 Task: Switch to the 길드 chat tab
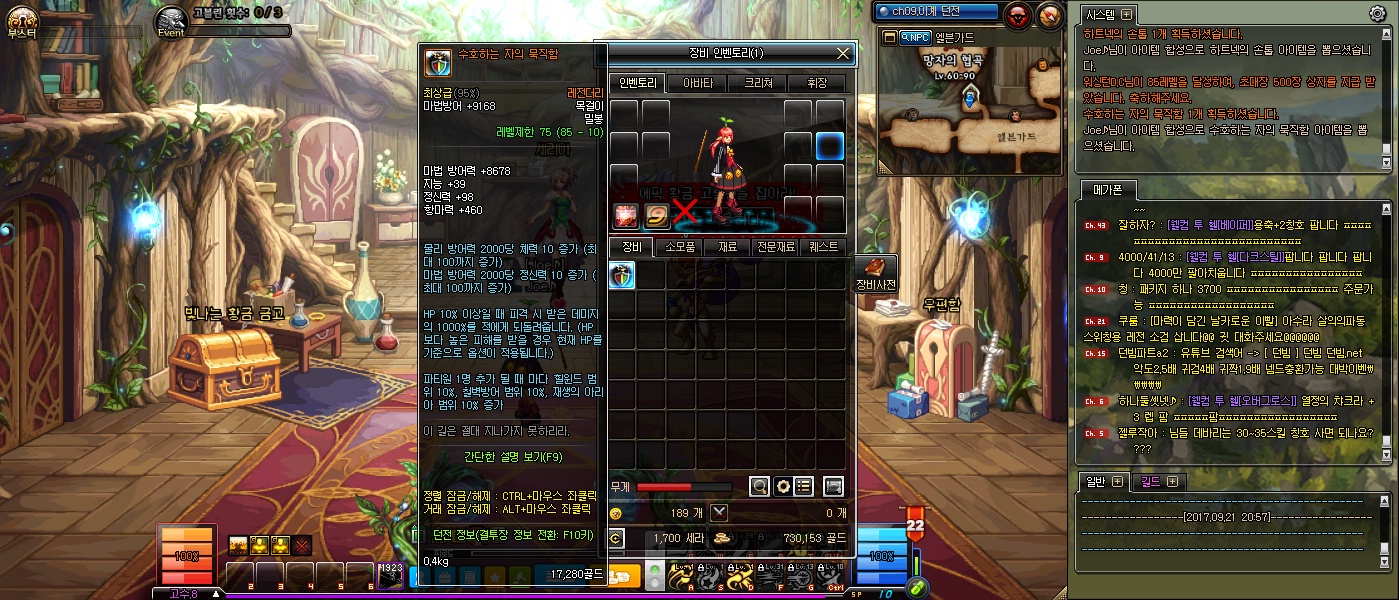(1157, 482)
